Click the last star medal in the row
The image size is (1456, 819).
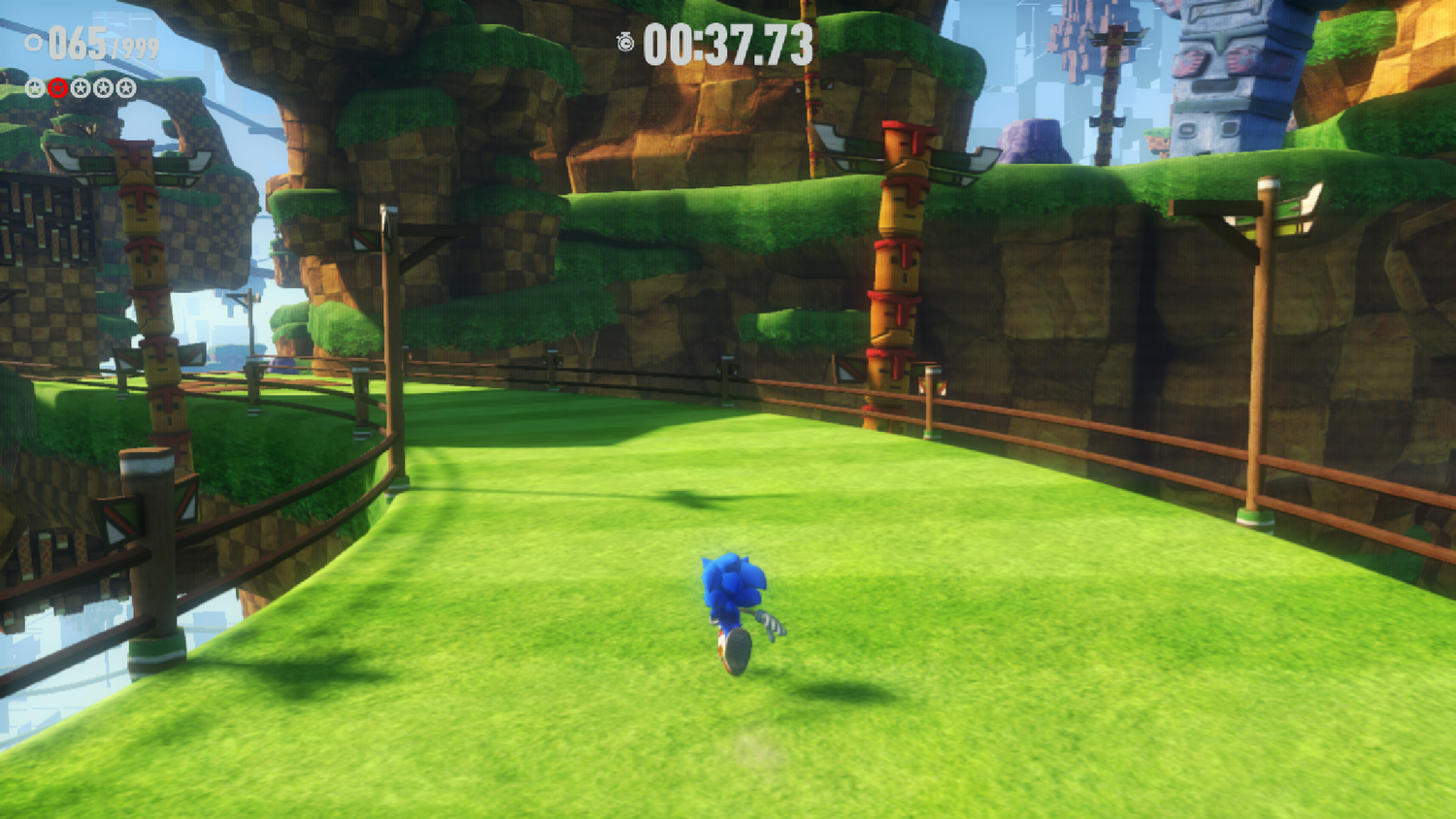point(125,87)
